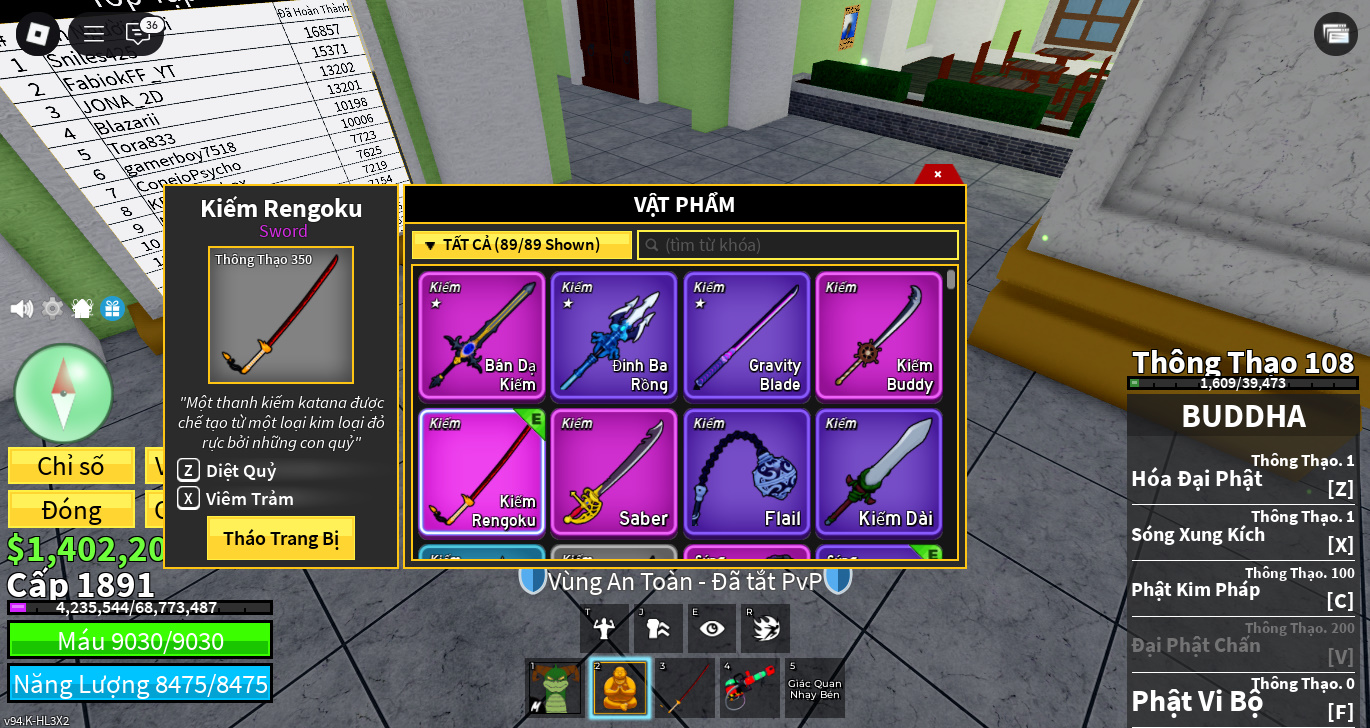
Task: Activate the eye observation ability icon
Action: (712, 628)
